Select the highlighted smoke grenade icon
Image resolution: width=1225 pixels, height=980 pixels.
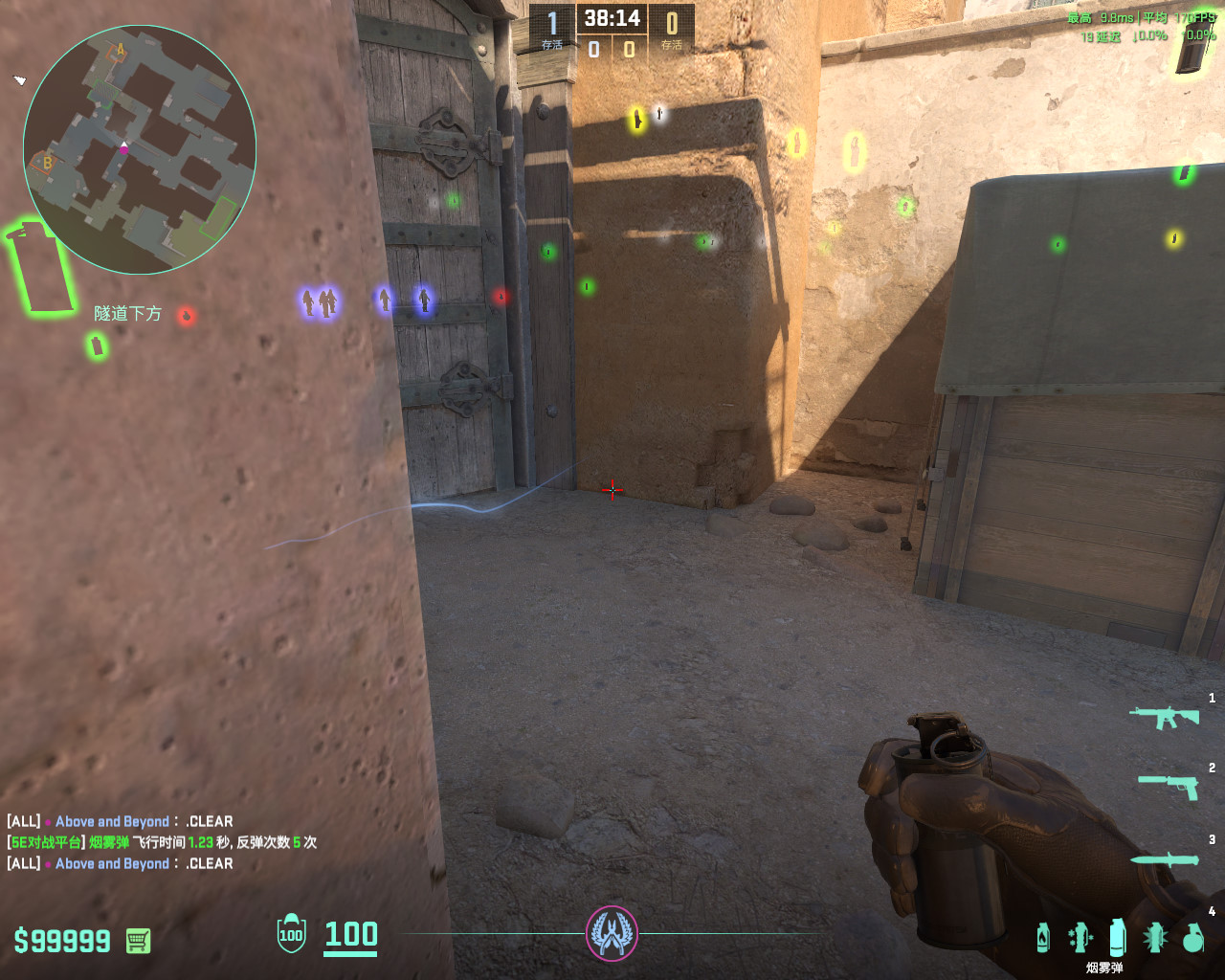click(1117, 937)
